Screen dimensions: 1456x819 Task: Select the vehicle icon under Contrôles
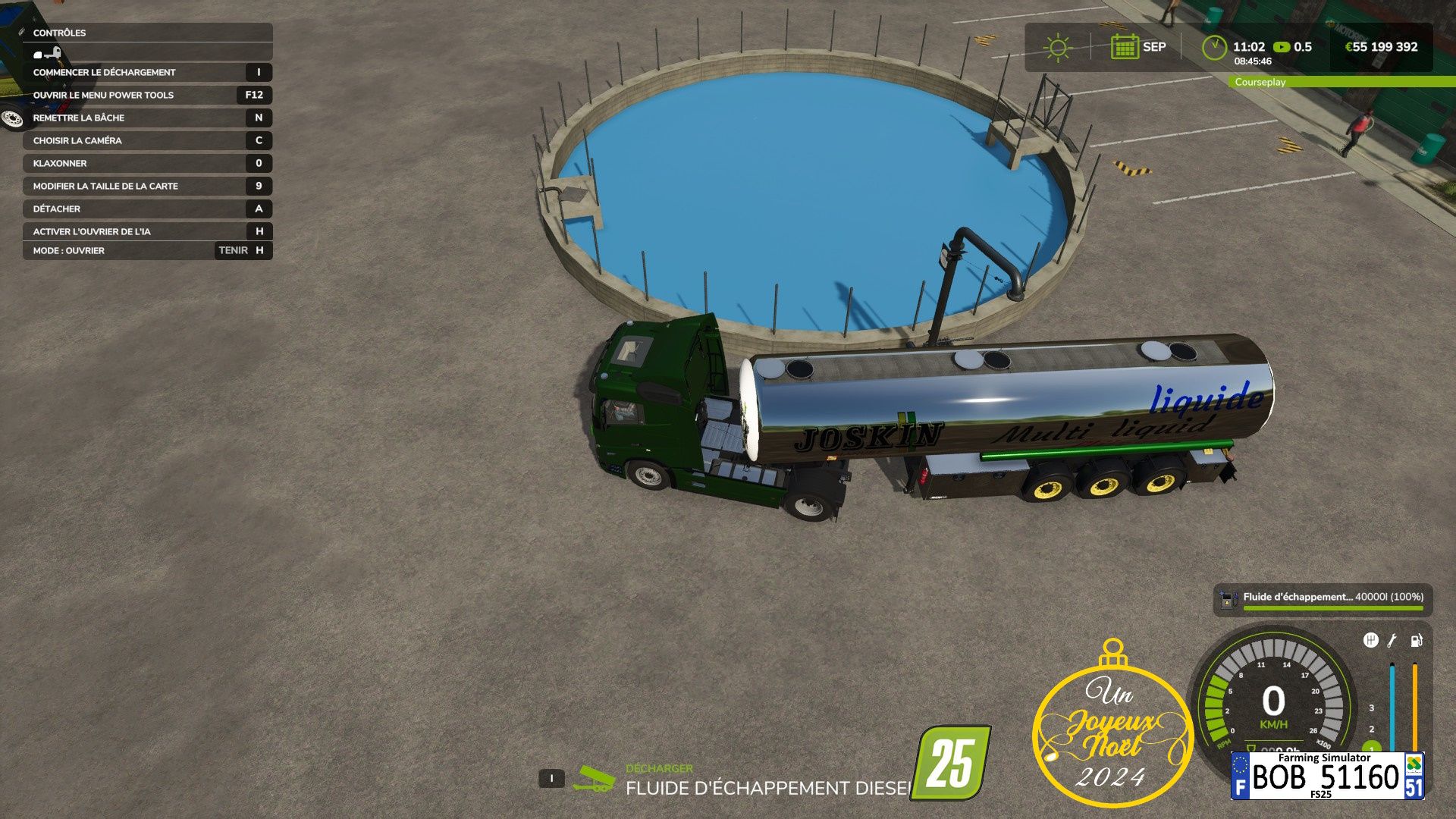pos(47,54)
